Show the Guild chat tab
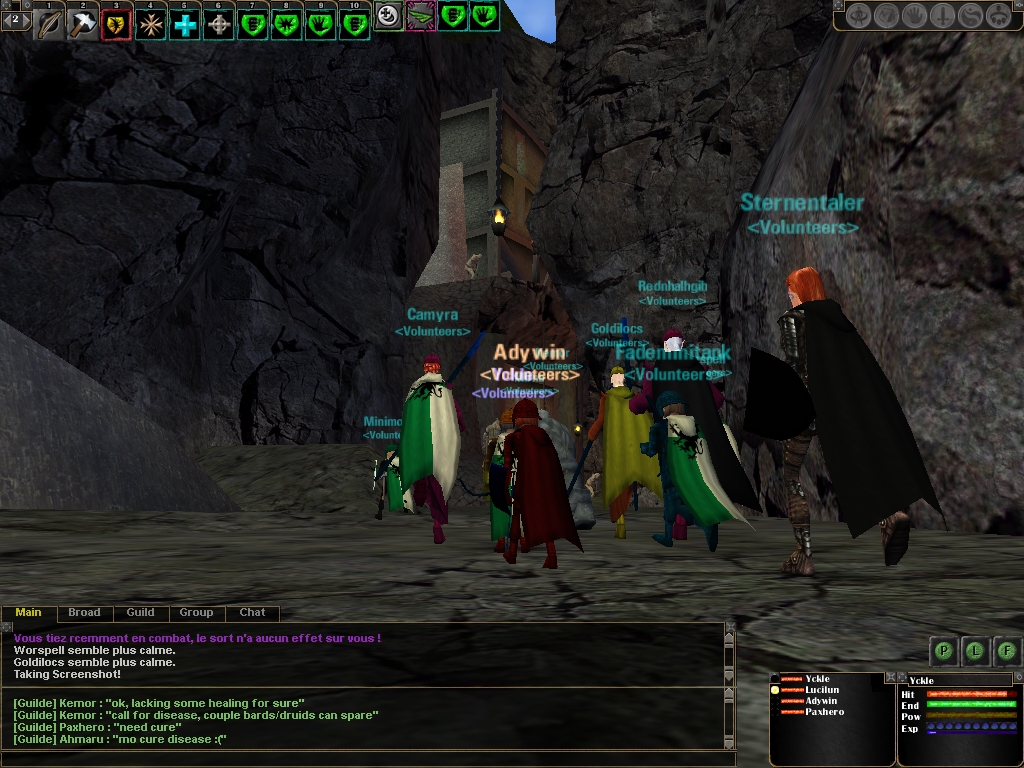The height and width of the screenshot is (768, 1024). click(x=140, y=612)
